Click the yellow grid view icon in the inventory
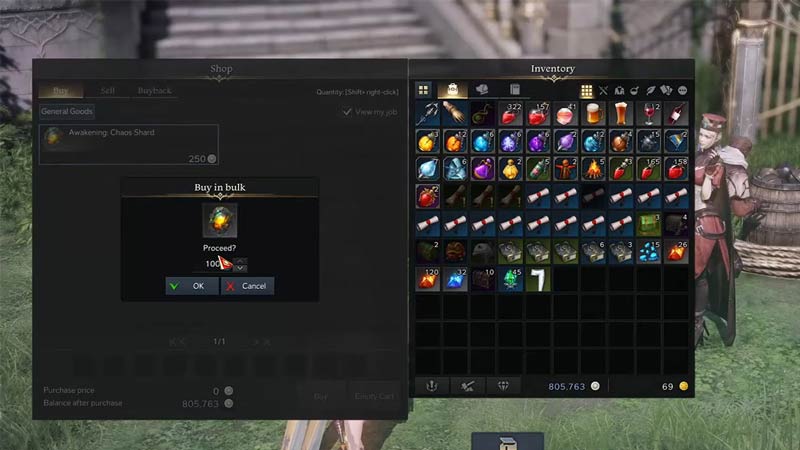The height and width of the screenshot is (450, 800). (587, 91)
